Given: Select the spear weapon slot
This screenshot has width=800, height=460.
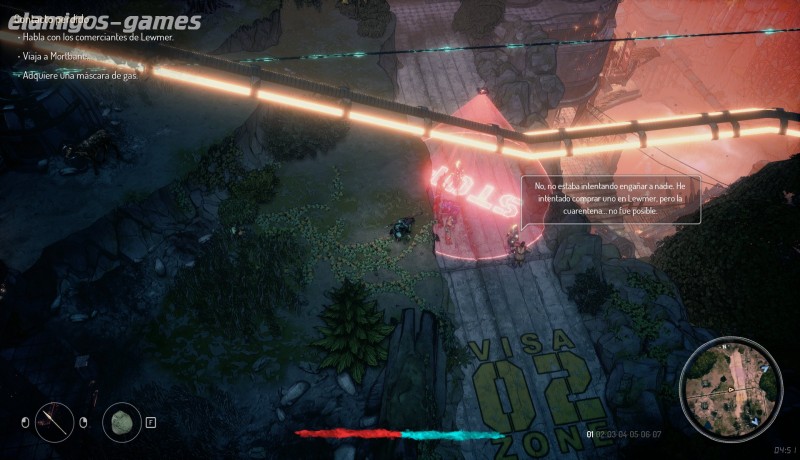Looking at the screenshot, I should click(54, 421).
